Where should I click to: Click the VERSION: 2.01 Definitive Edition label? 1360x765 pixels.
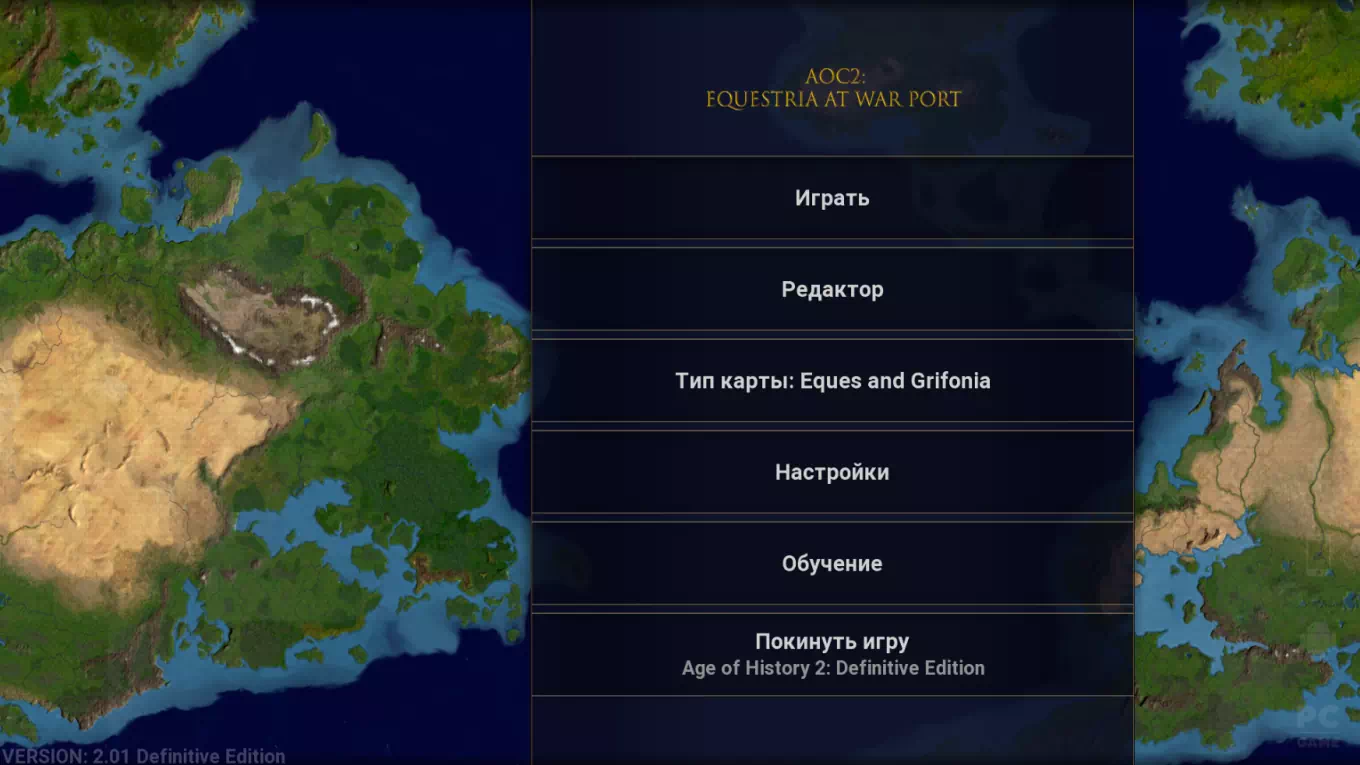pos(140,755)
